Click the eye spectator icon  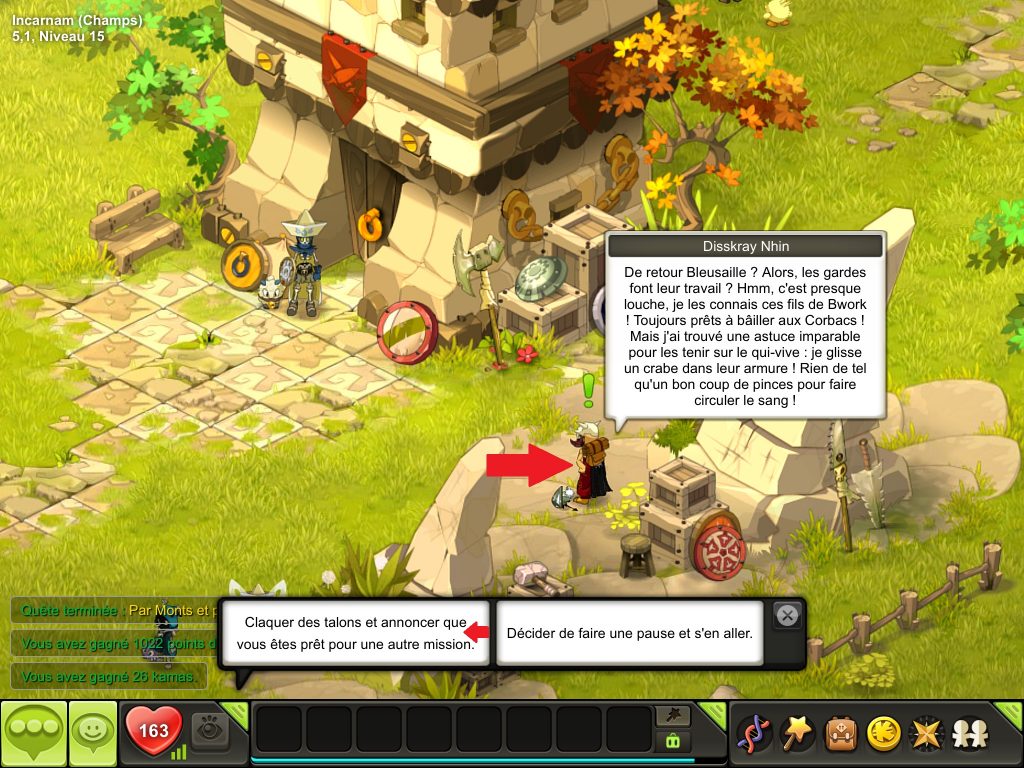point(210,731)
